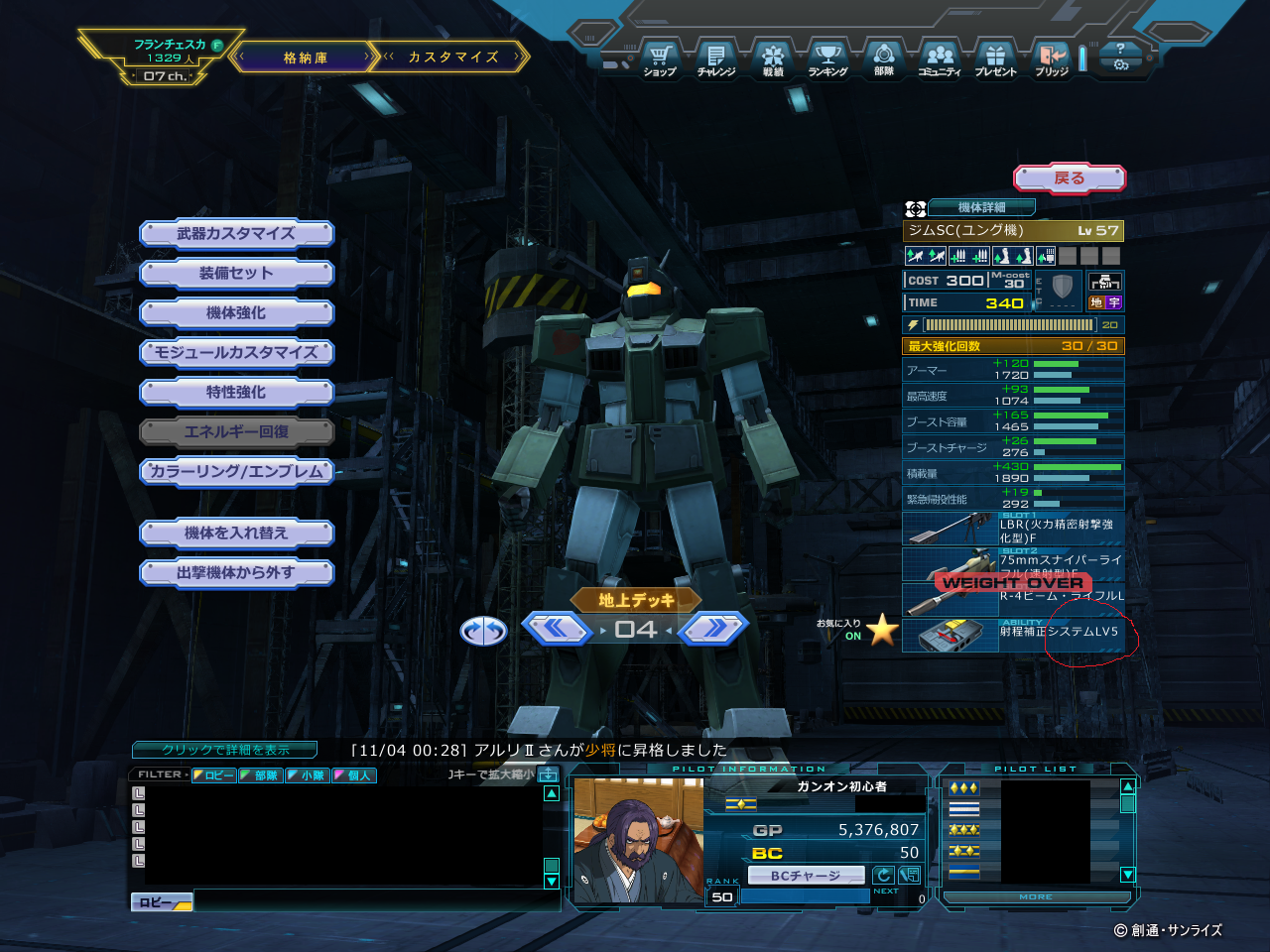Open the ランキング ranking icon

pos(827,59)
